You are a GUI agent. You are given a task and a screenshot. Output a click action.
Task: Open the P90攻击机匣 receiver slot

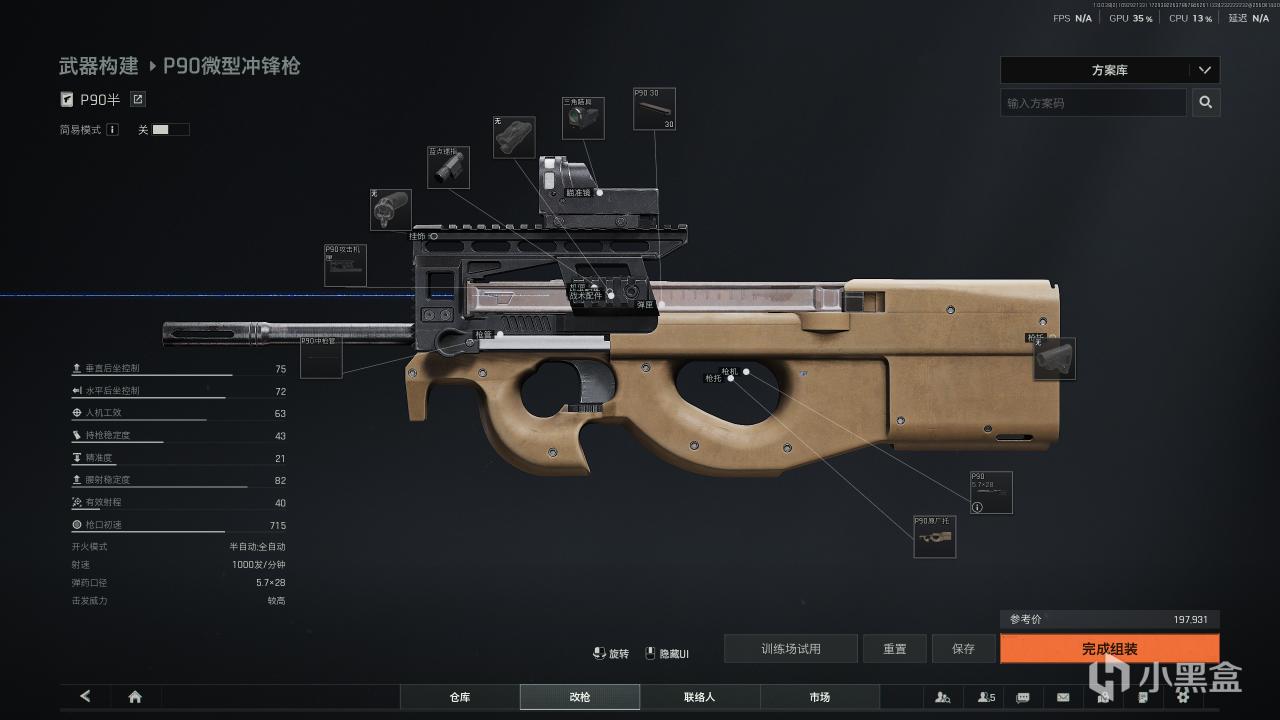[x=345, y=266]
